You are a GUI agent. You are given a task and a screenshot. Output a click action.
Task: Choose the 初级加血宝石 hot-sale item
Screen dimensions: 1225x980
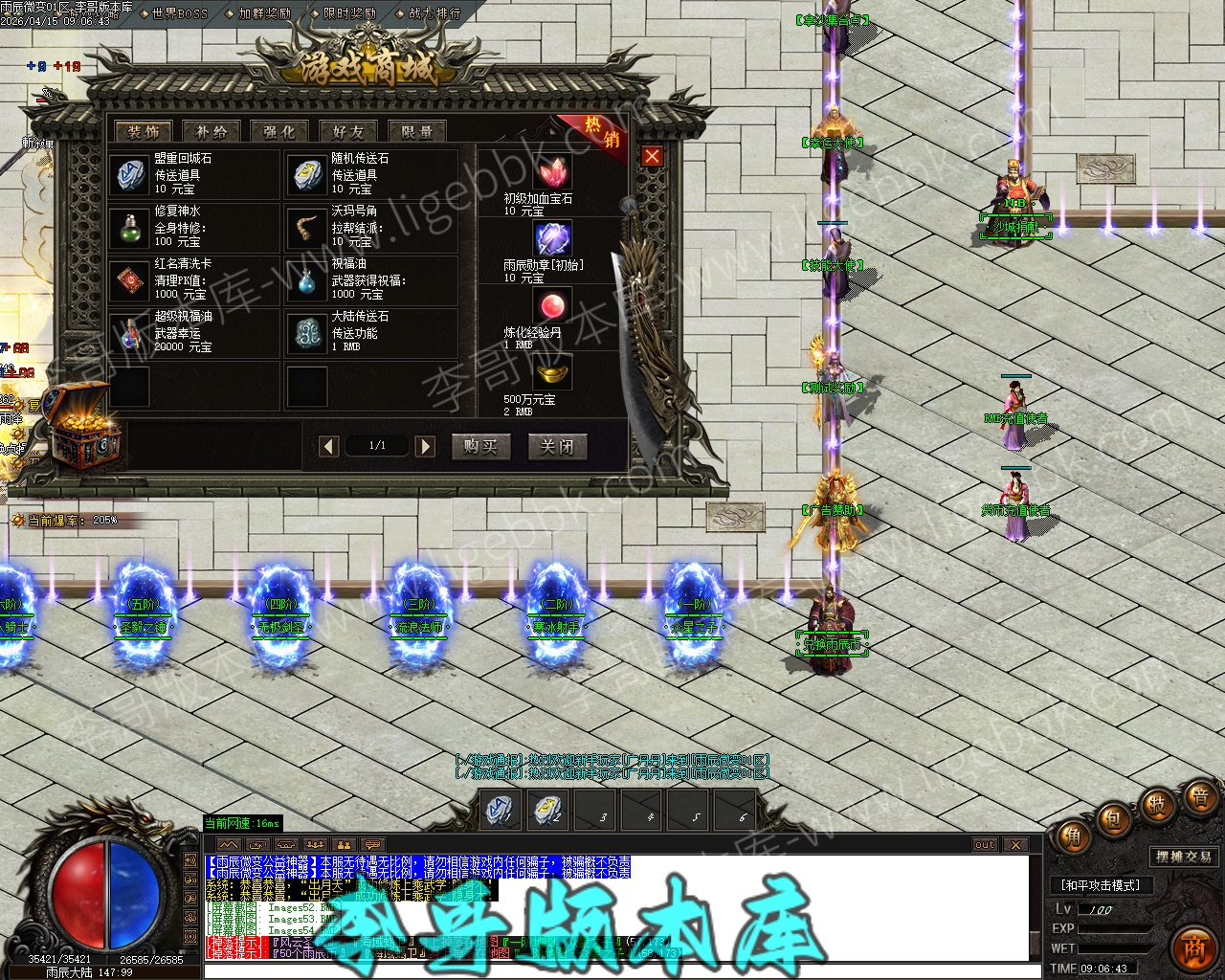click(x=551, y=172)
